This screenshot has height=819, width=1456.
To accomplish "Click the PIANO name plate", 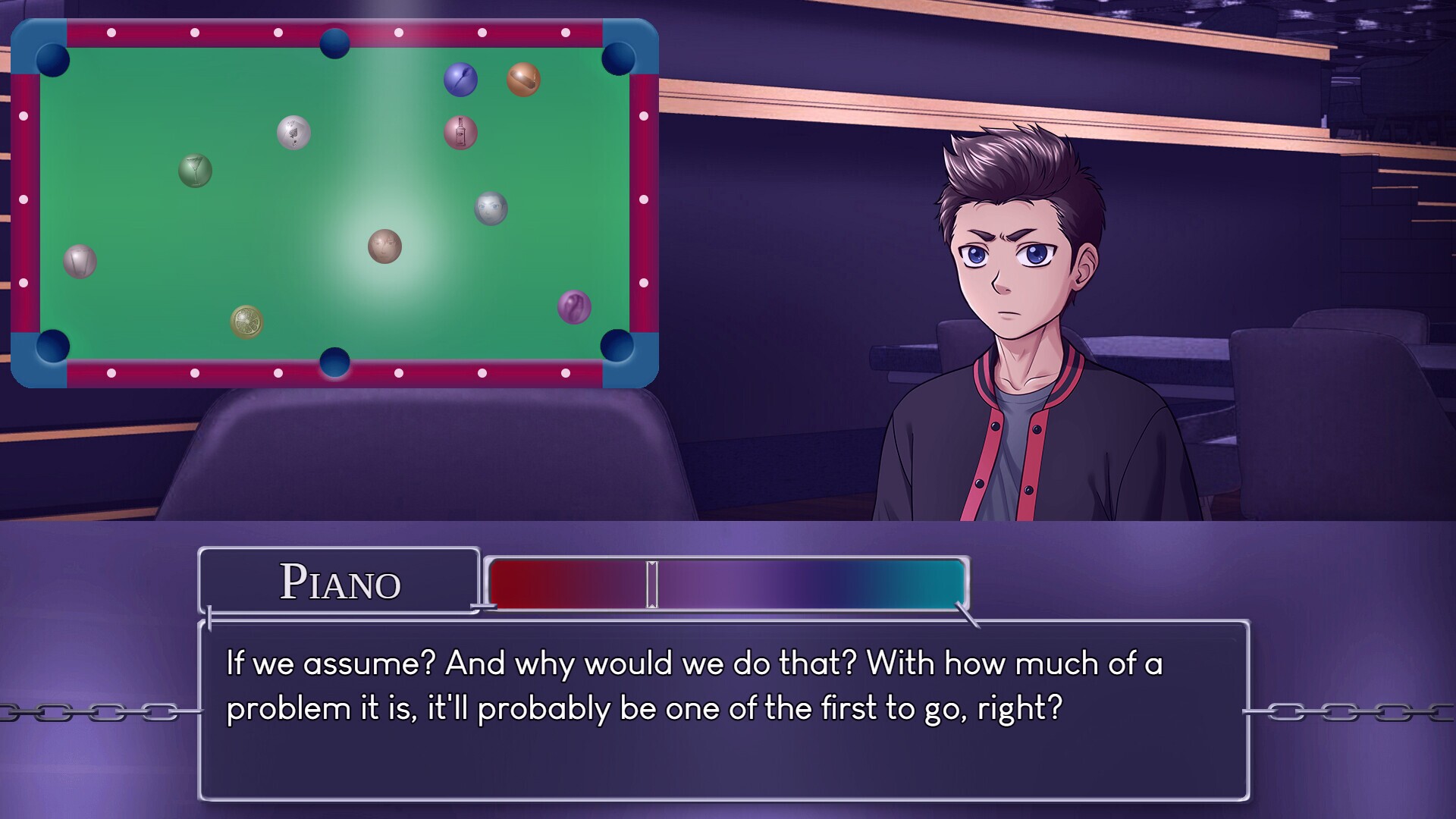I will 340,584.
